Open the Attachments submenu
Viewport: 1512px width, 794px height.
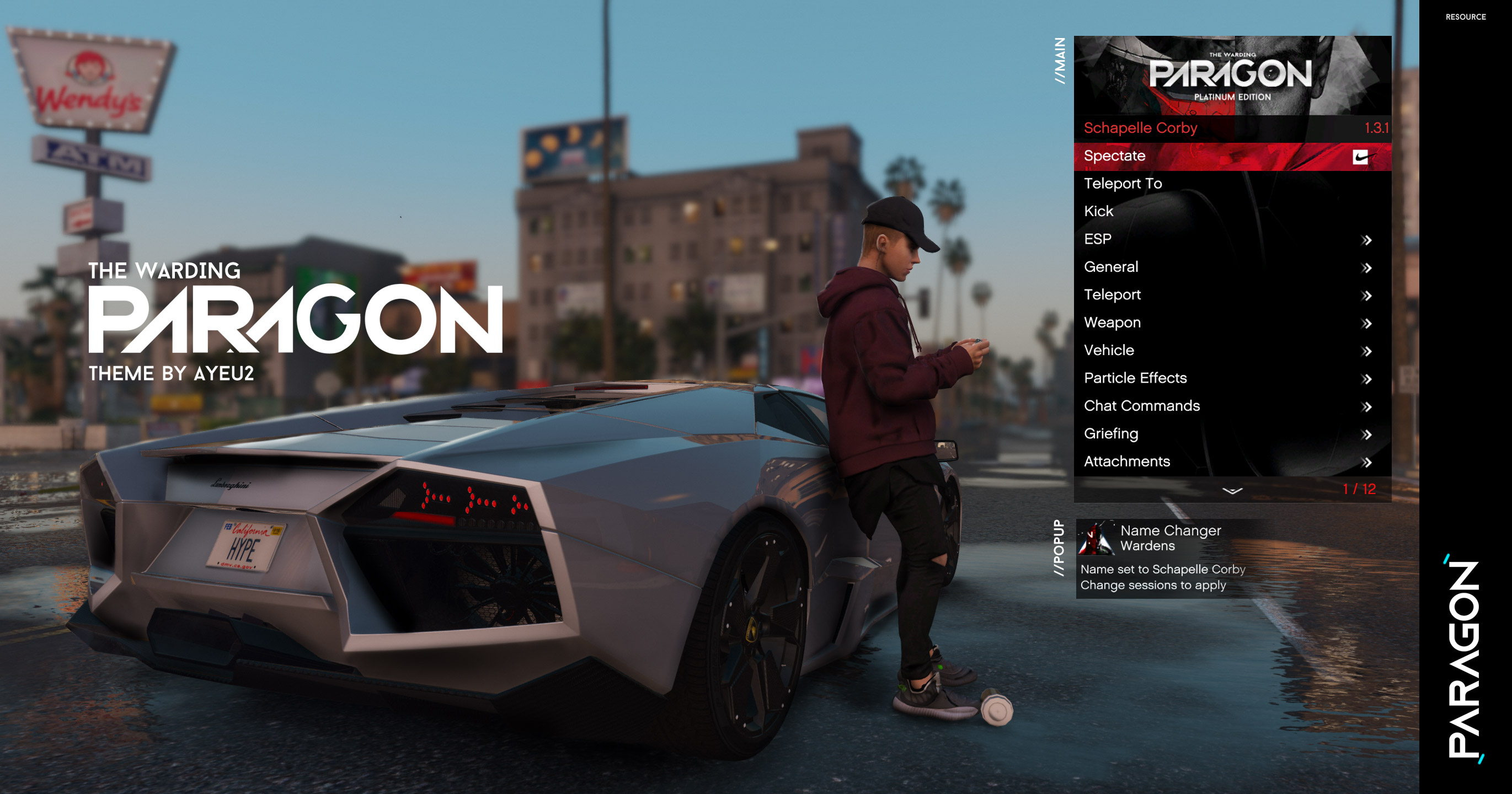tap(1126, 462)
